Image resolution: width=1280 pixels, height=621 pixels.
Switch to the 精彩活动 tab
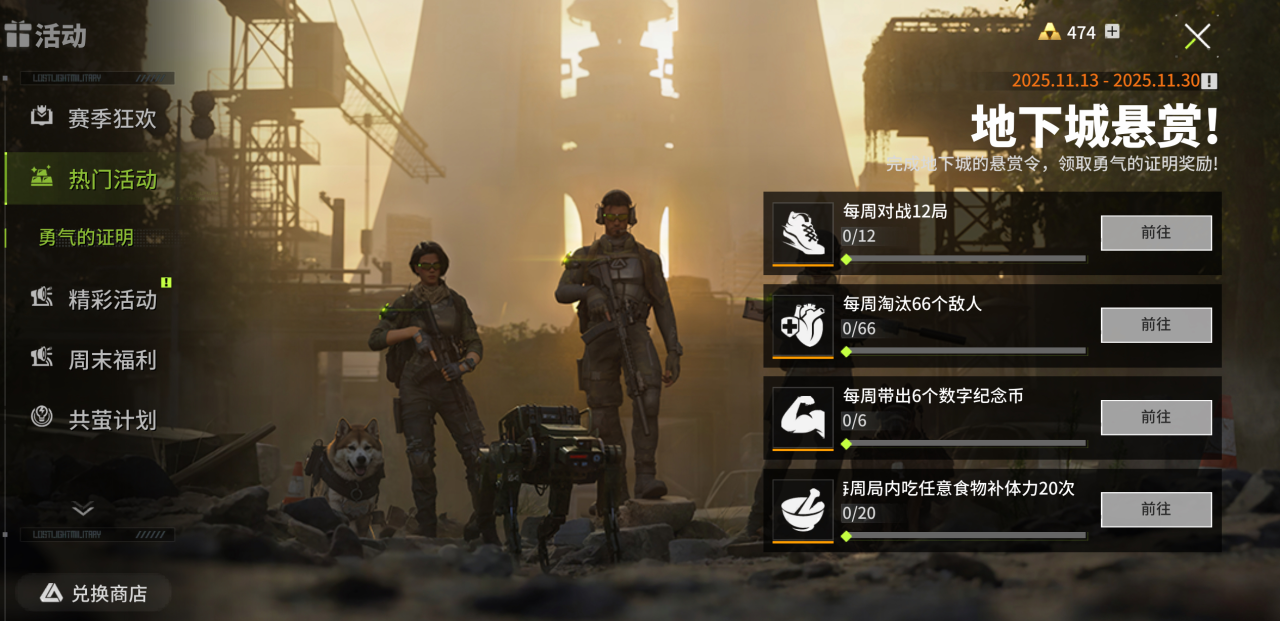pos(98,299)
